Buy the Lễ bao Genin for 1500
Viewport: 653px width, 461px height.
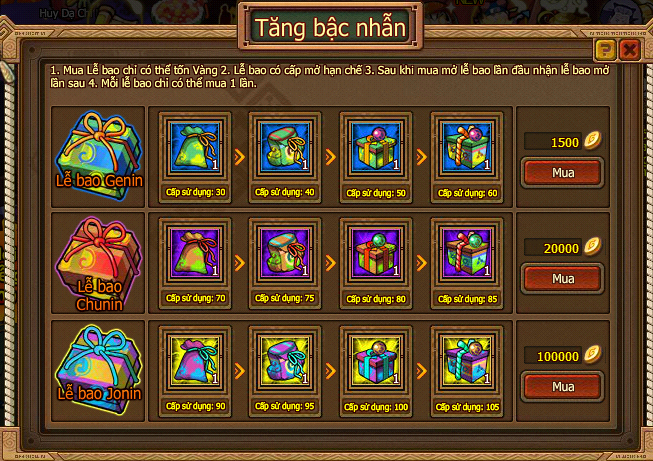point(562,173)
